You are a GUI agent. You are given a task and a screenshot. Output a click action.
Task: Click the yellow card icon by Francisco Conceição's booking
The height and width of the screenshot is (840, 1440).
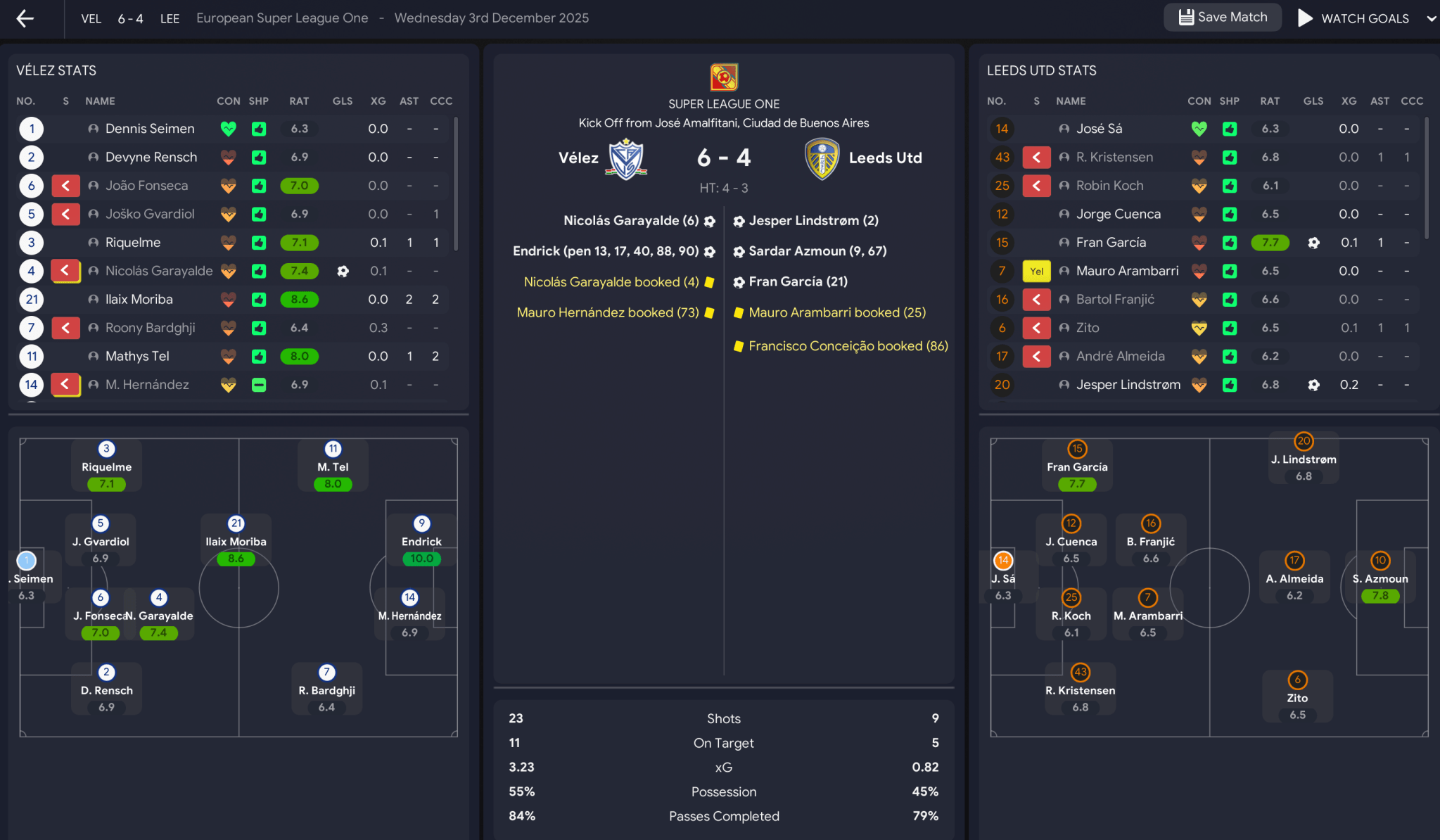739,346
